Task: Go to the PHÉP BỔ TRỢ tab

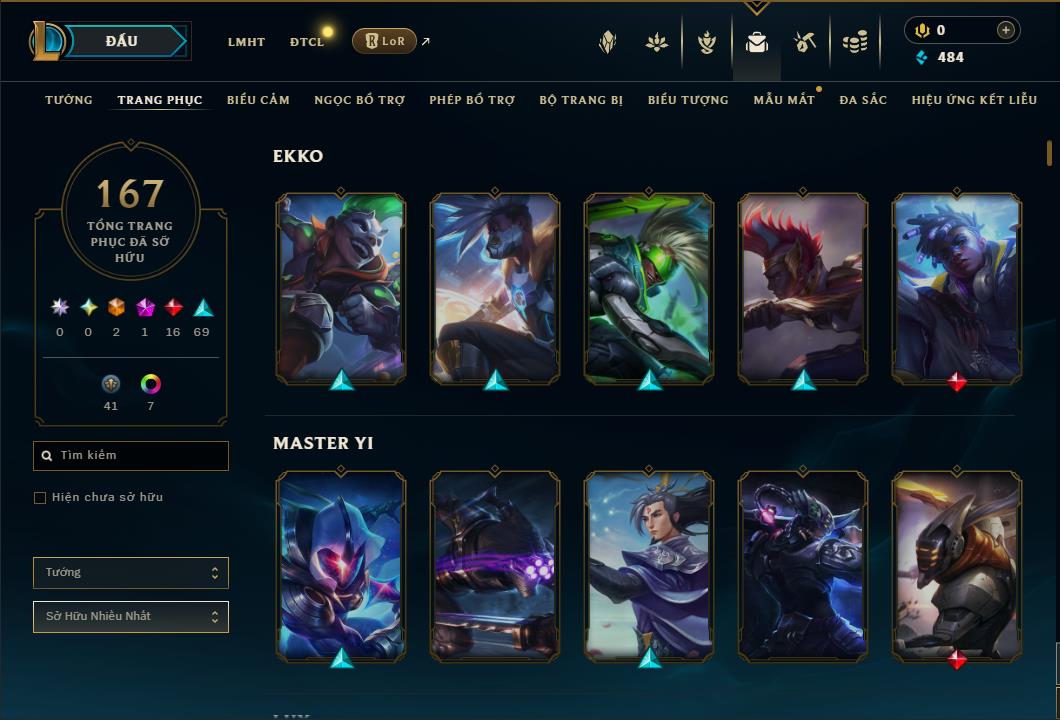Action: 472,100
